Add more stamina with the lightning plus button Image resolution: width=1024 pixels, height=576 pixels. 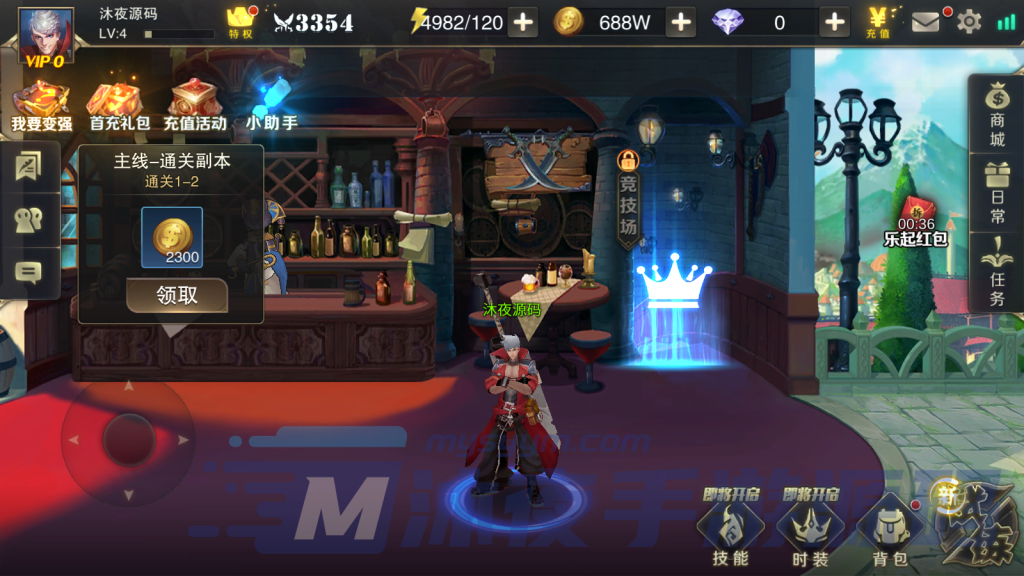(523, 22)
